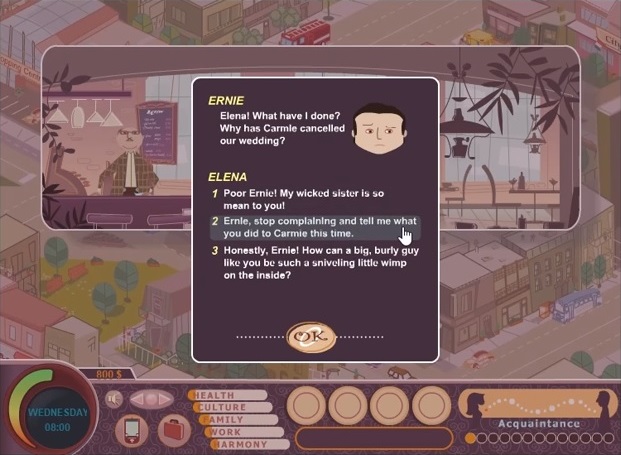Image resolution: width=621 pixels, height=455 pixels.
Task: Confirm the dialogue with the OK button
Action: (x=310, y=337)
